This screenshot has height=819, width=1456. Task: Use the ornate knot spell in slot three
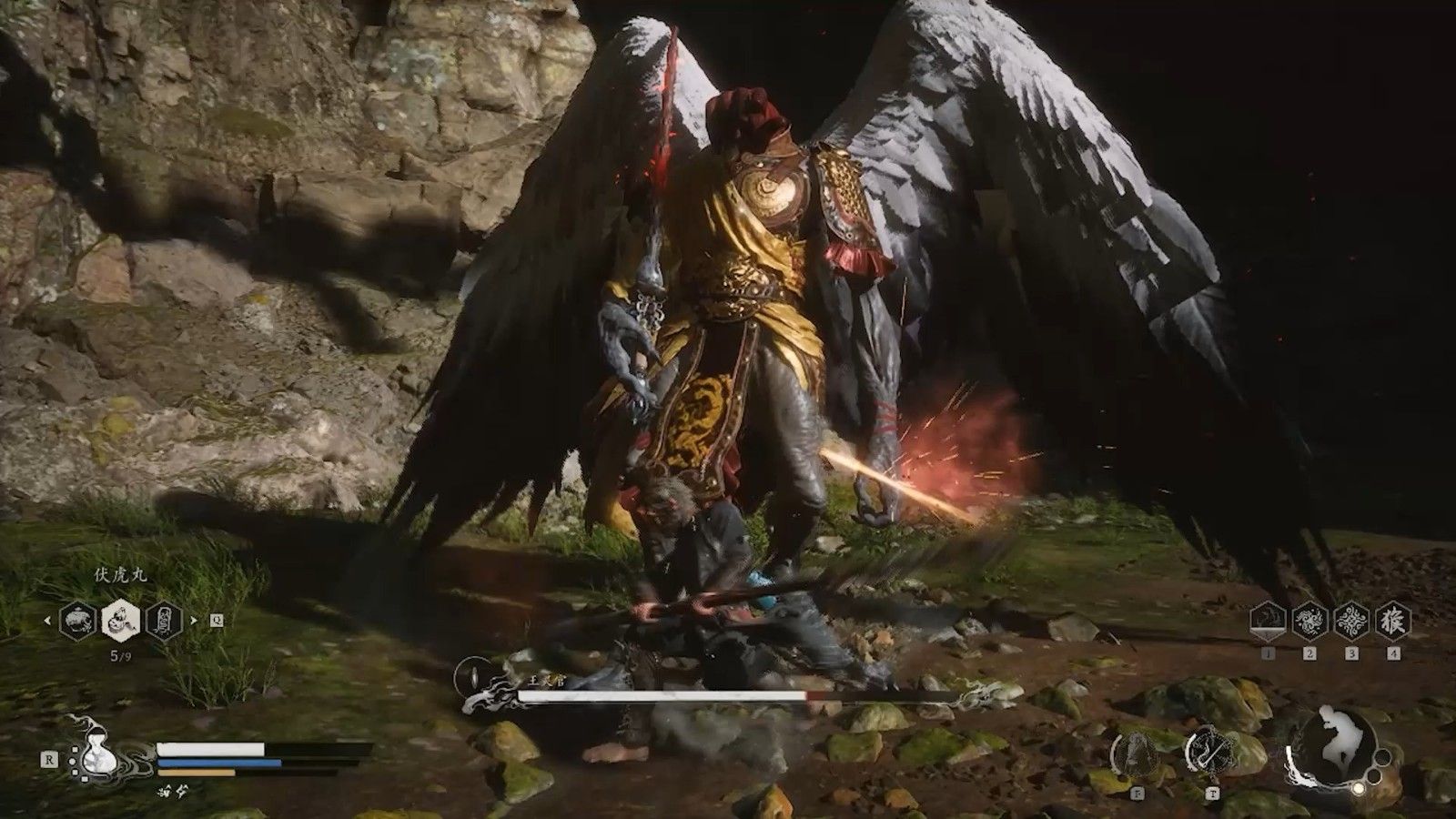click(x=1351, y=622)
